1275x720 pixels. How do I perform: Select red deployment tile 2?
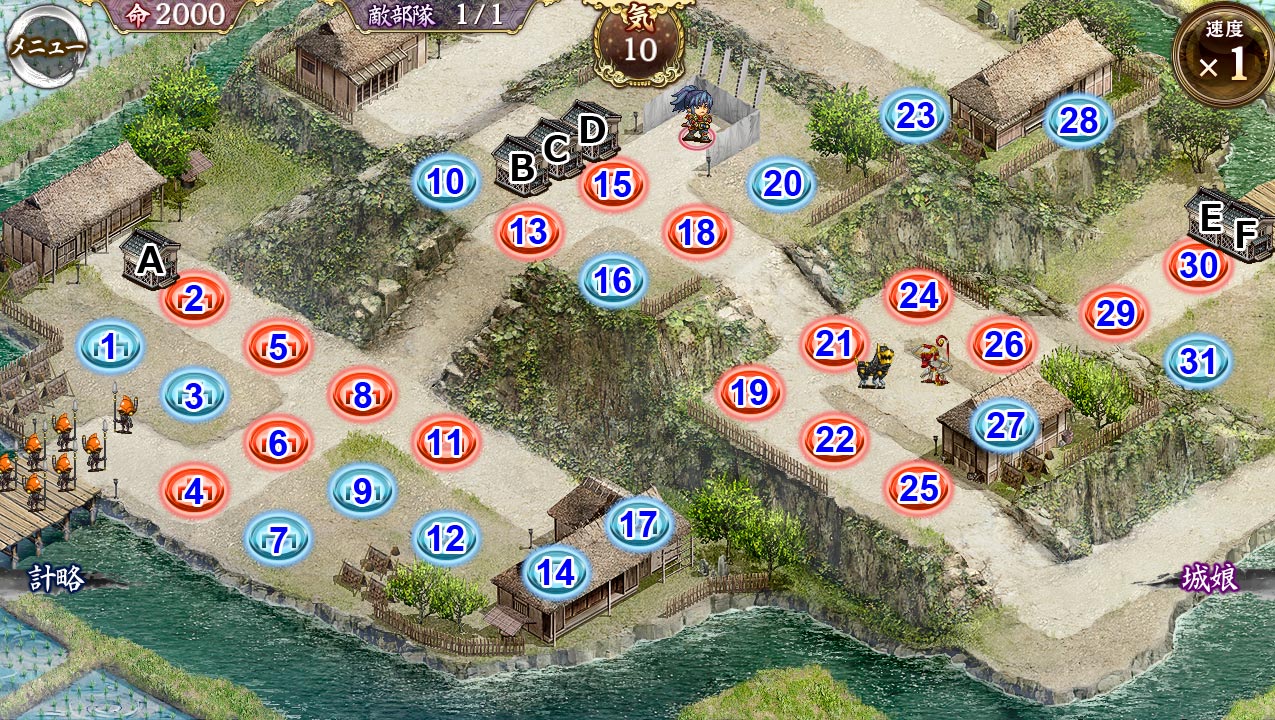click(x=195, y=298)
